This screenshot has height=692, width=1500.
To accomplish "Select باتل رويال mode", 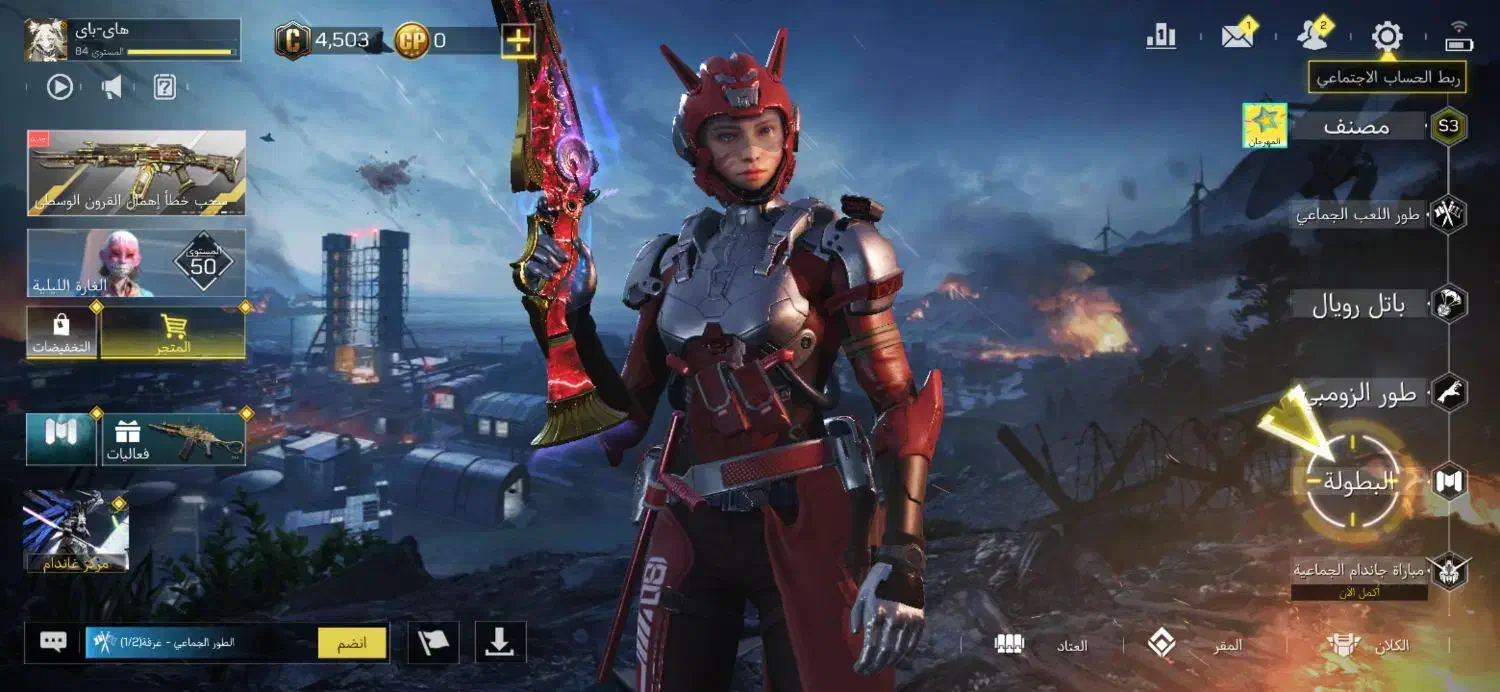I will (1360, 304).
